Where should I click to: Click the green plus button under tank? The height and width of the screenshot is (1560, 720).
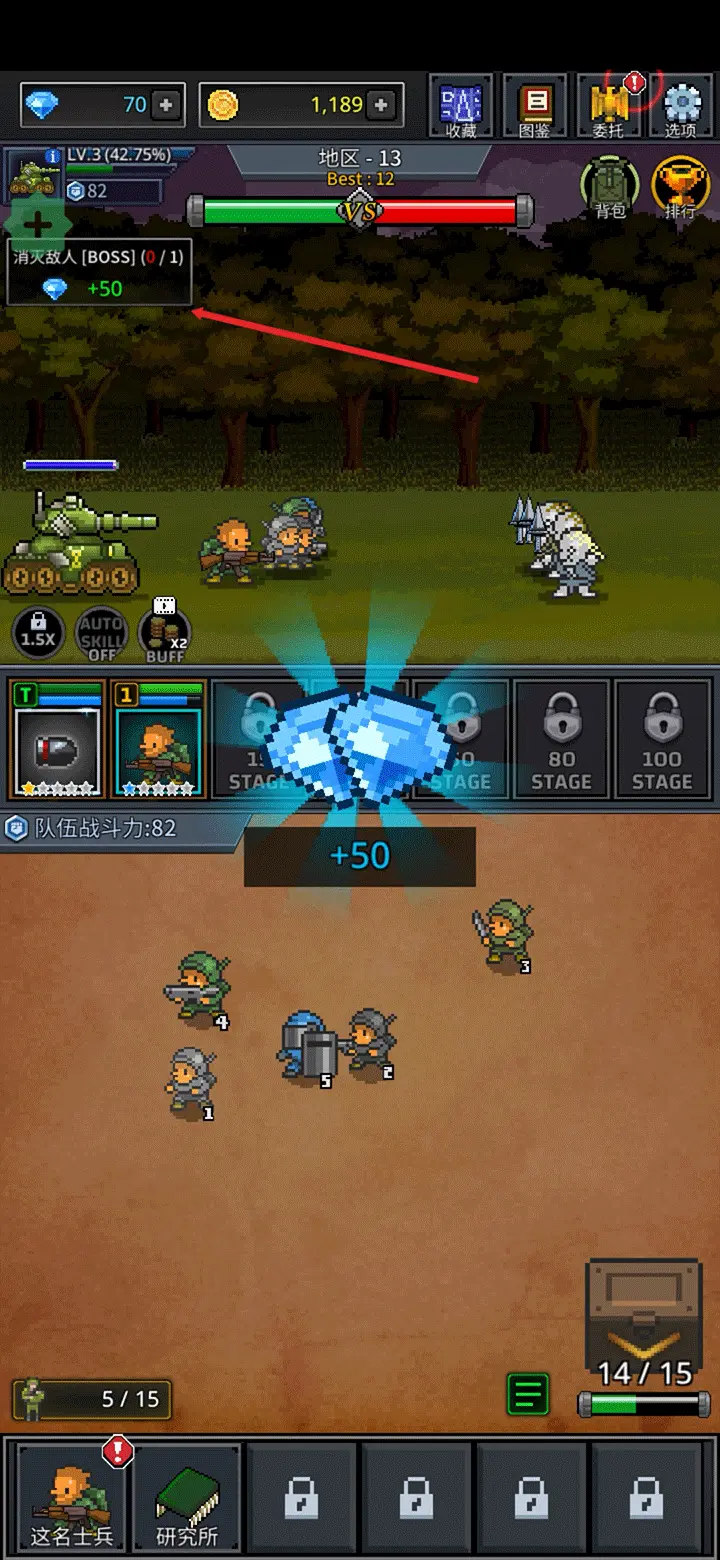tap(37, 224)
